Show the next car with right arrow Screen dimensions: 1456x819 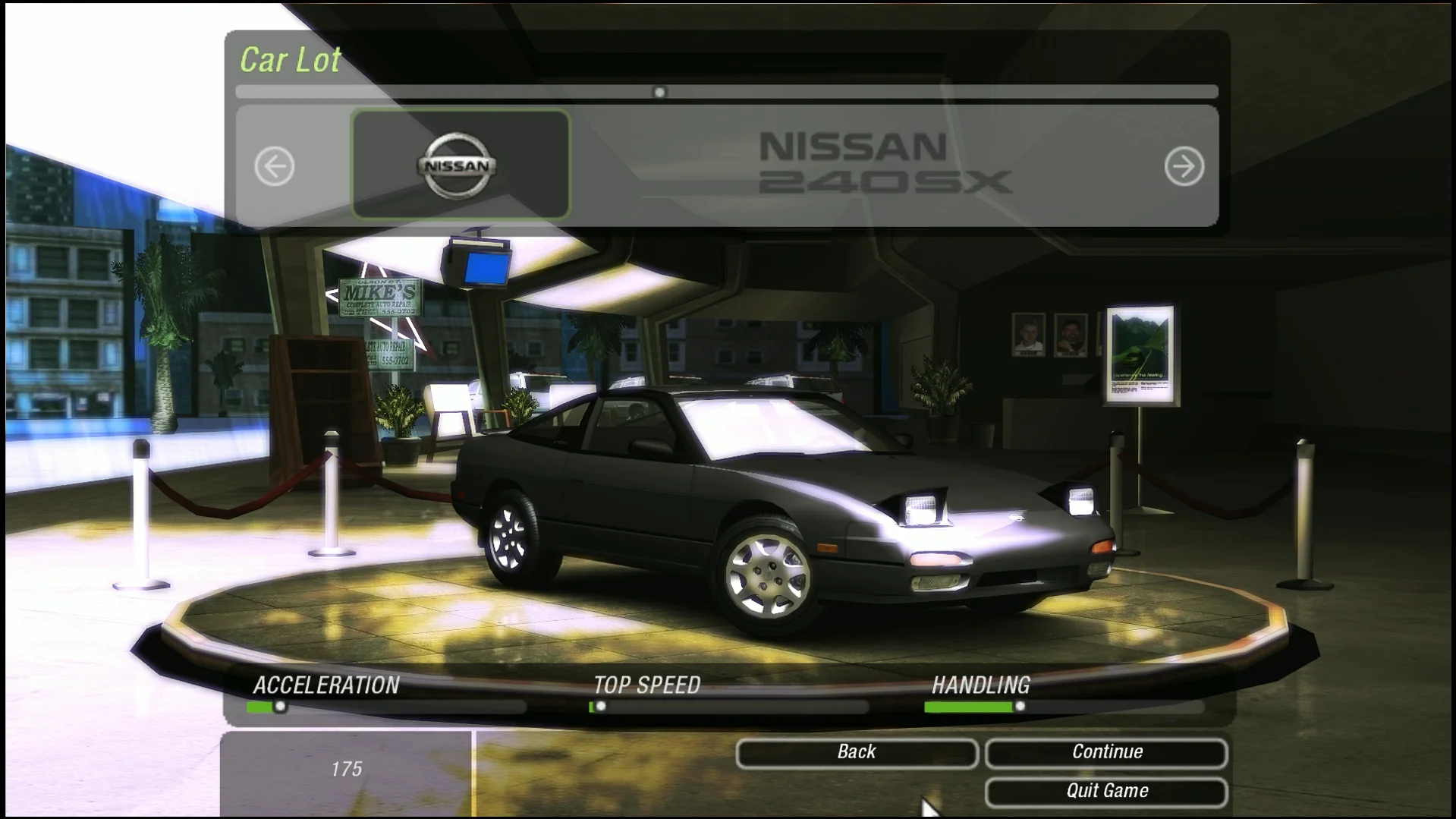[x=1184, y=166]
